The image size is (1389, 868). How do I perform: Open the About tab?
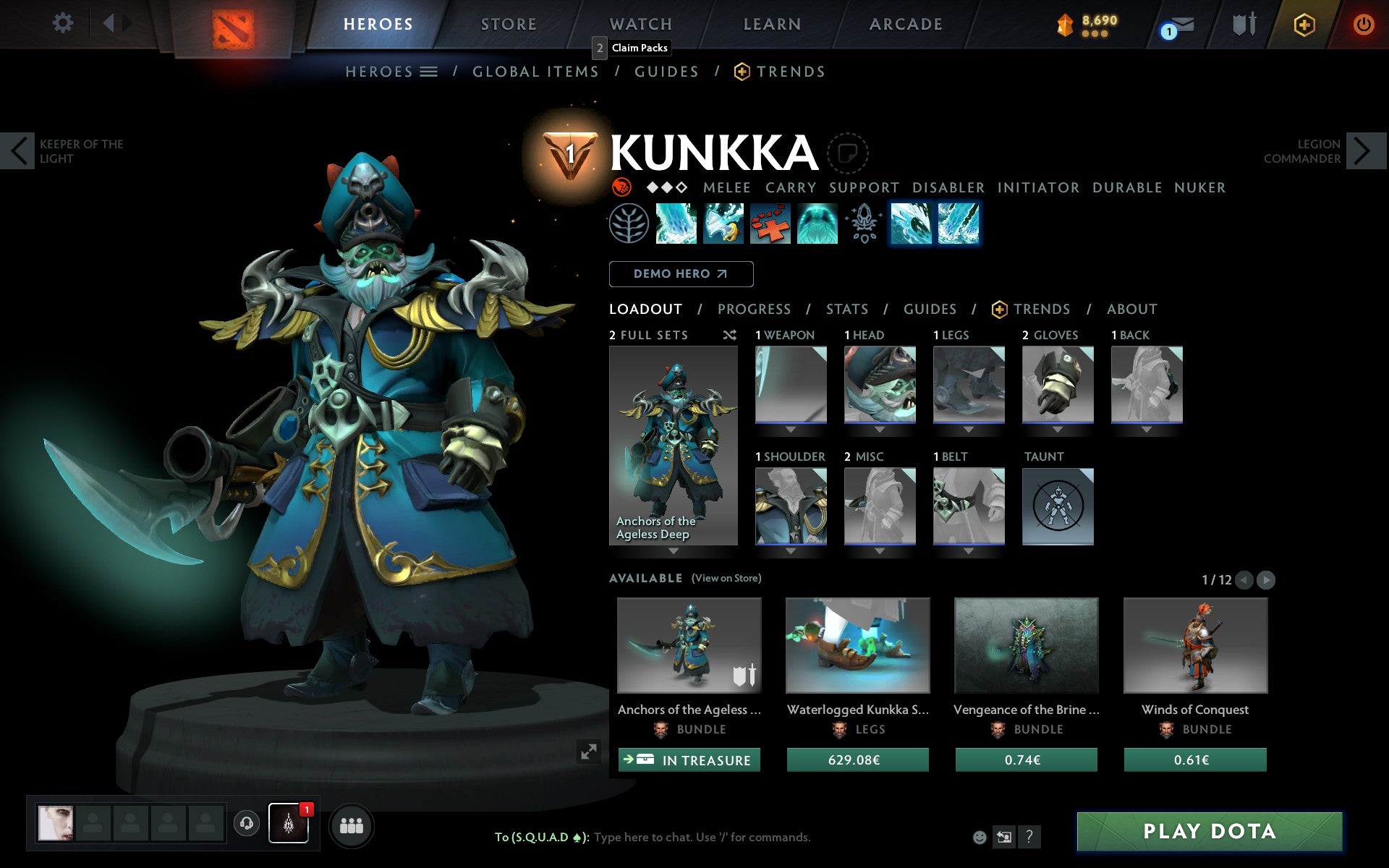click(1131, 310)
